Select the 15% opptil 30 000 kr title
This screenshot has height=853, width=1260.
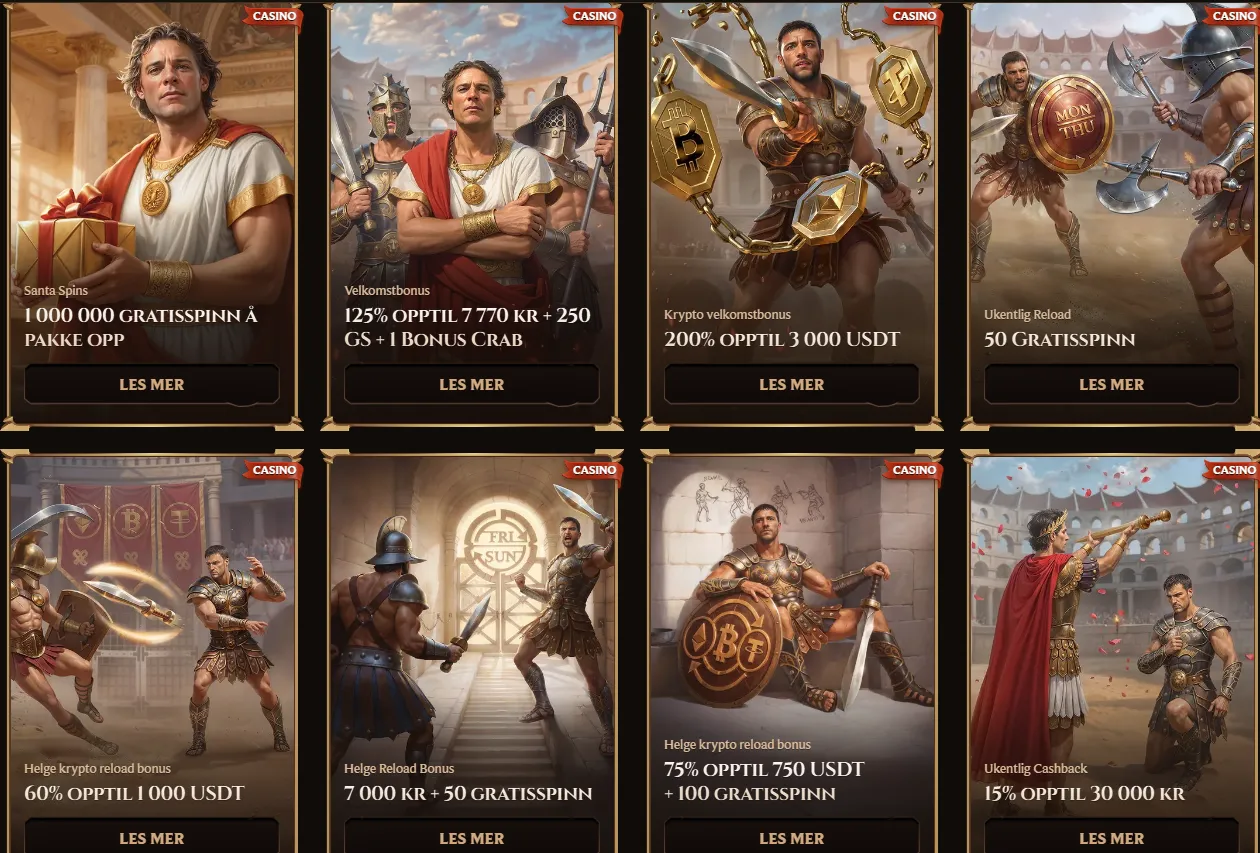tap(1084, 794)
